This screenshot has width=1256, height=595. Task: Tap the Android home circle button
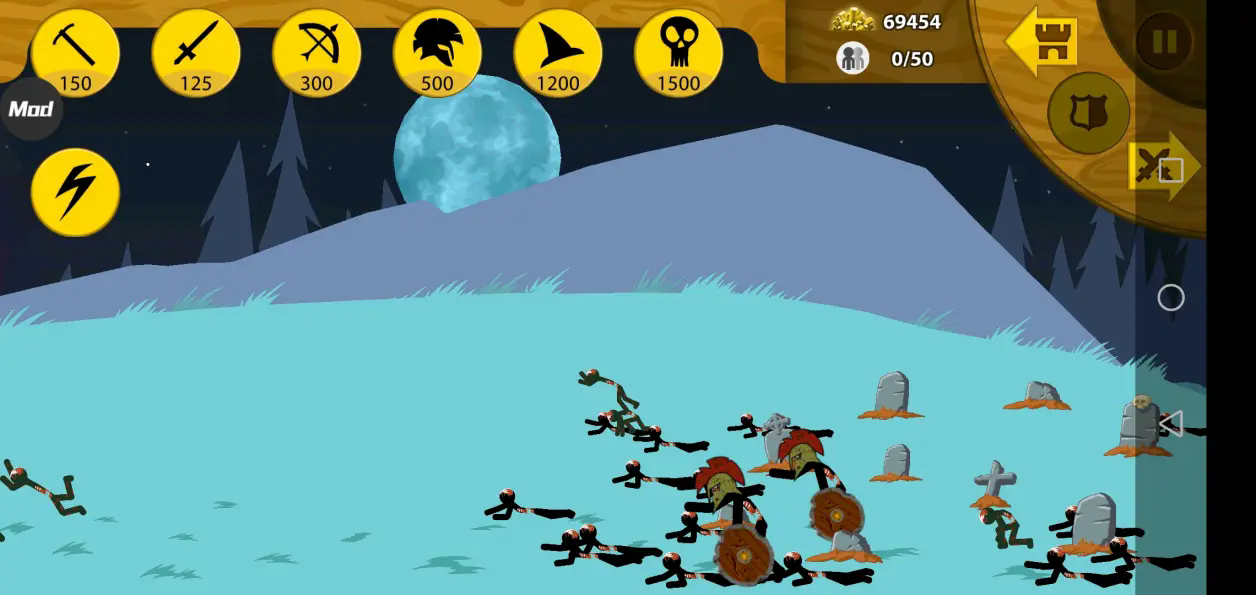click(1170, 297)
